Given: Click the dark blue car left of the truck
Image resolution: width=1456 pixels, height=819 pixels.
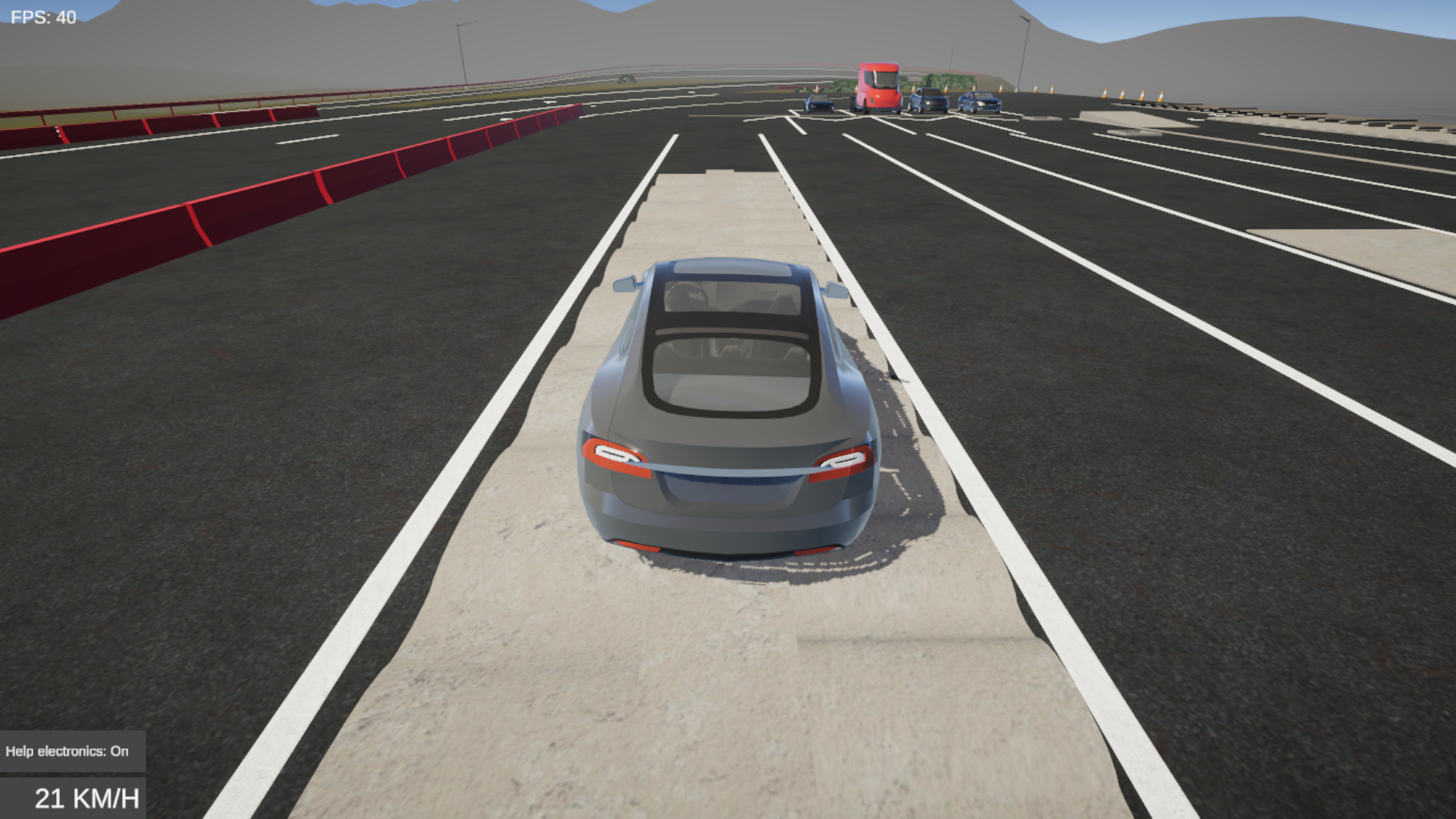Looking at the screenshot, I should (819, 103).
